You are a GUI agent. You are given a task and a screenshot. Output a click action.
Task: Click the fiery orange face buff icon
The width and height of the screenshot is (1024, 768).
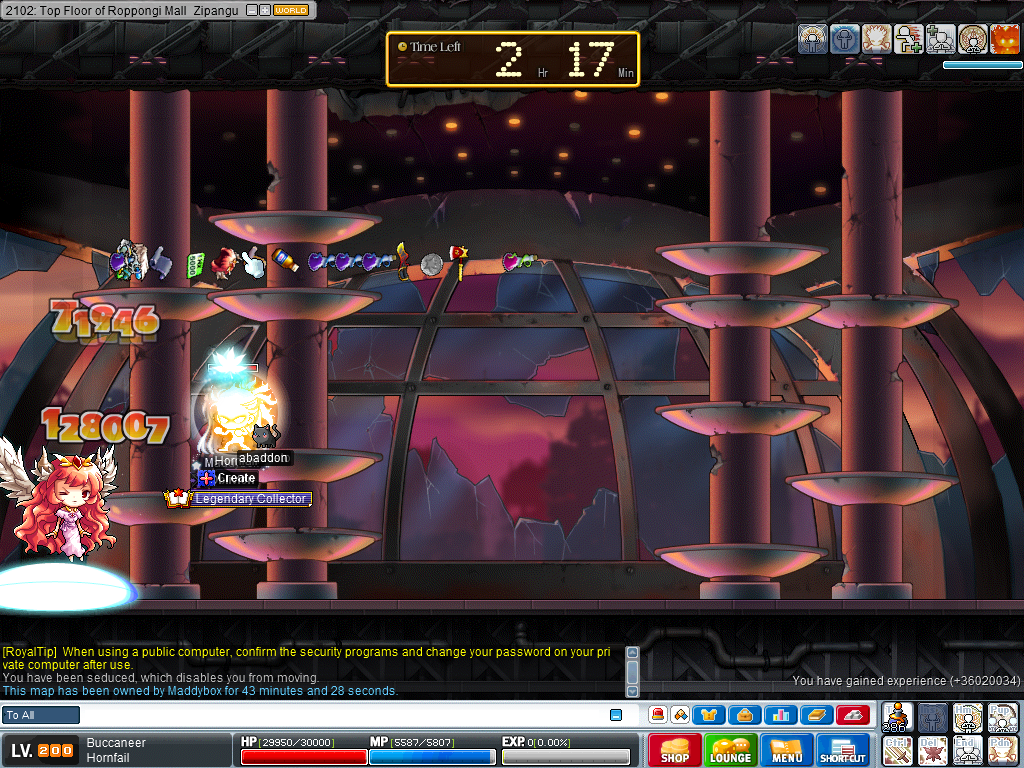point(1004,39)
